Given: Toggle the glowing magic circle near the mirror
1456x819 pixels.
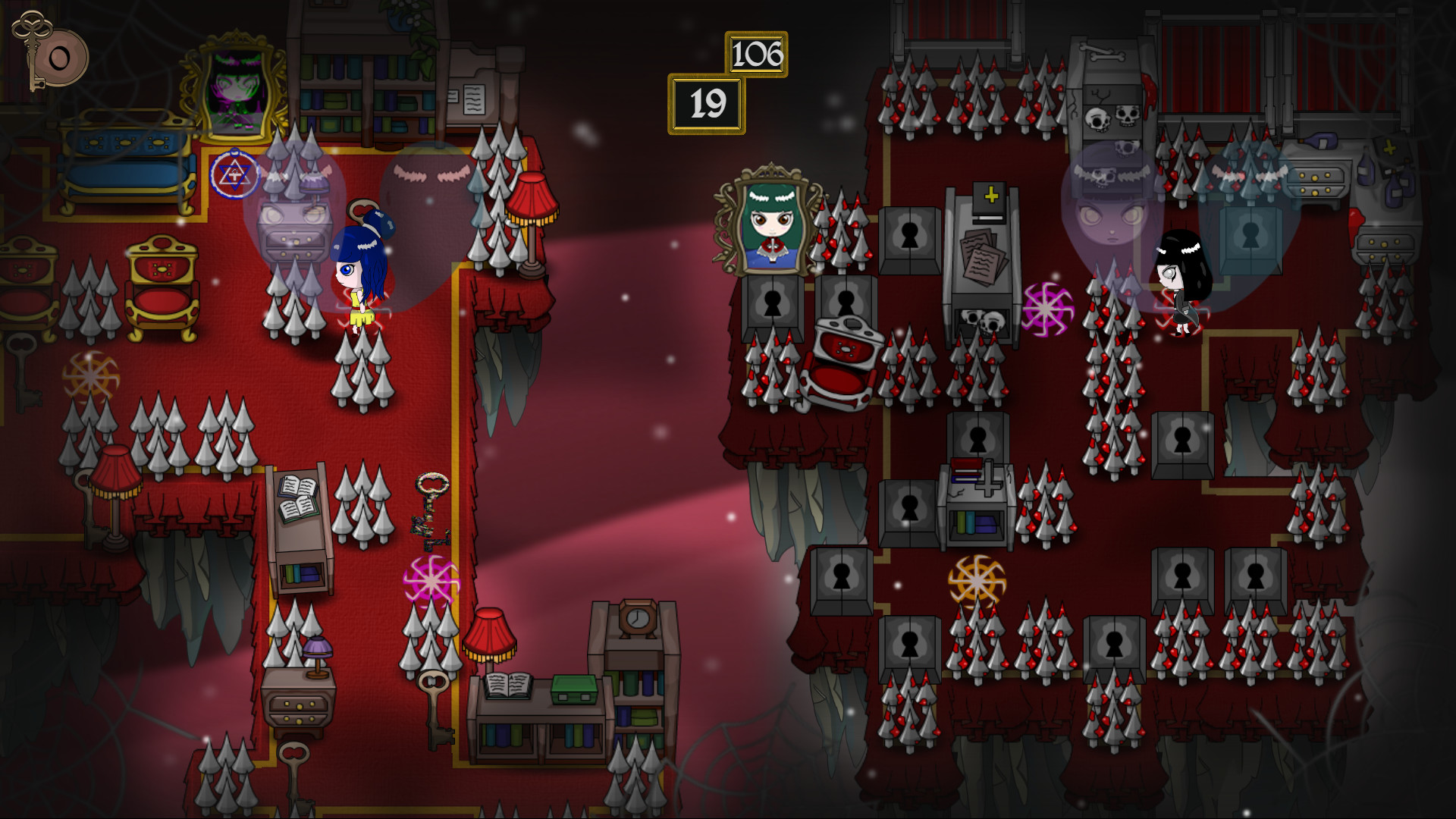Looking at the screenshot, I should 235,176.
